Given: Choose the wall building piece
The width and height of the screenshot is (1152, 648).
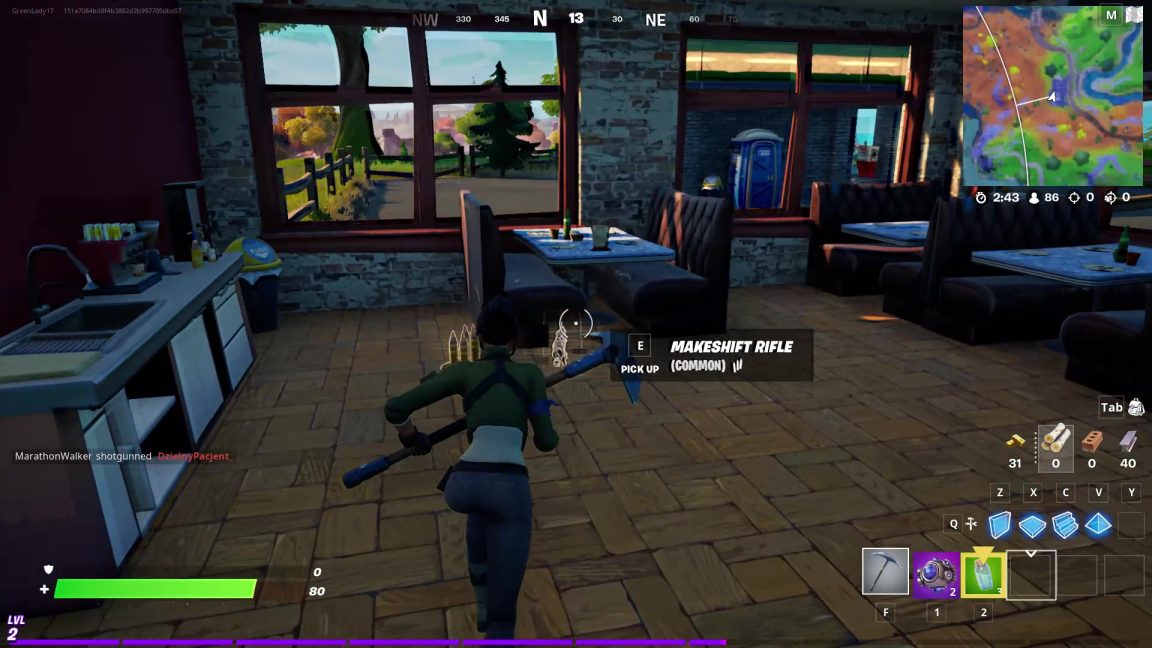Looking at the screenshot, I should point(1000,524).
